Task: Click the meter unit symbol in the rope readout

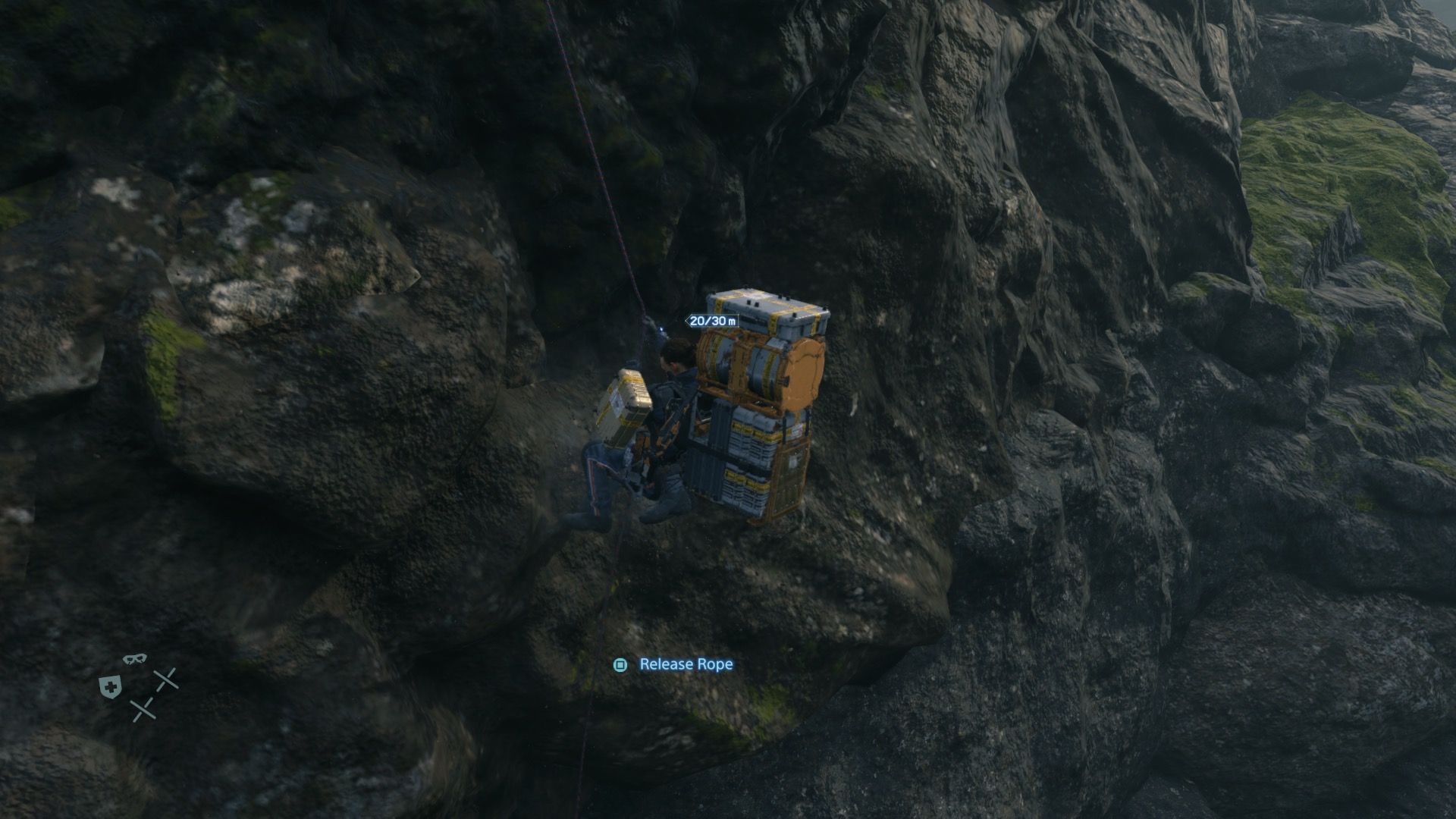Action: click(733, 321)
